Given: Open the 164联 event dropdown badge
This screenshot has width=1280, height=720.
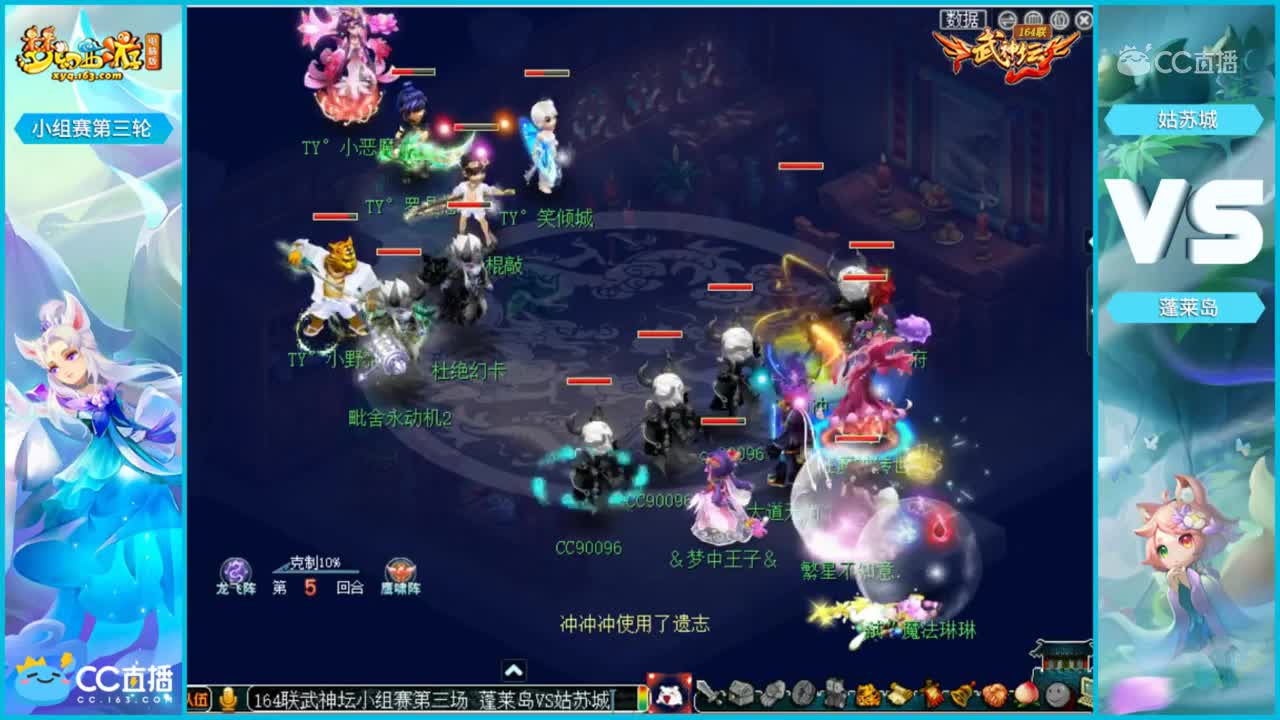Looking at the screenshot, I should tap(1033, 32).
